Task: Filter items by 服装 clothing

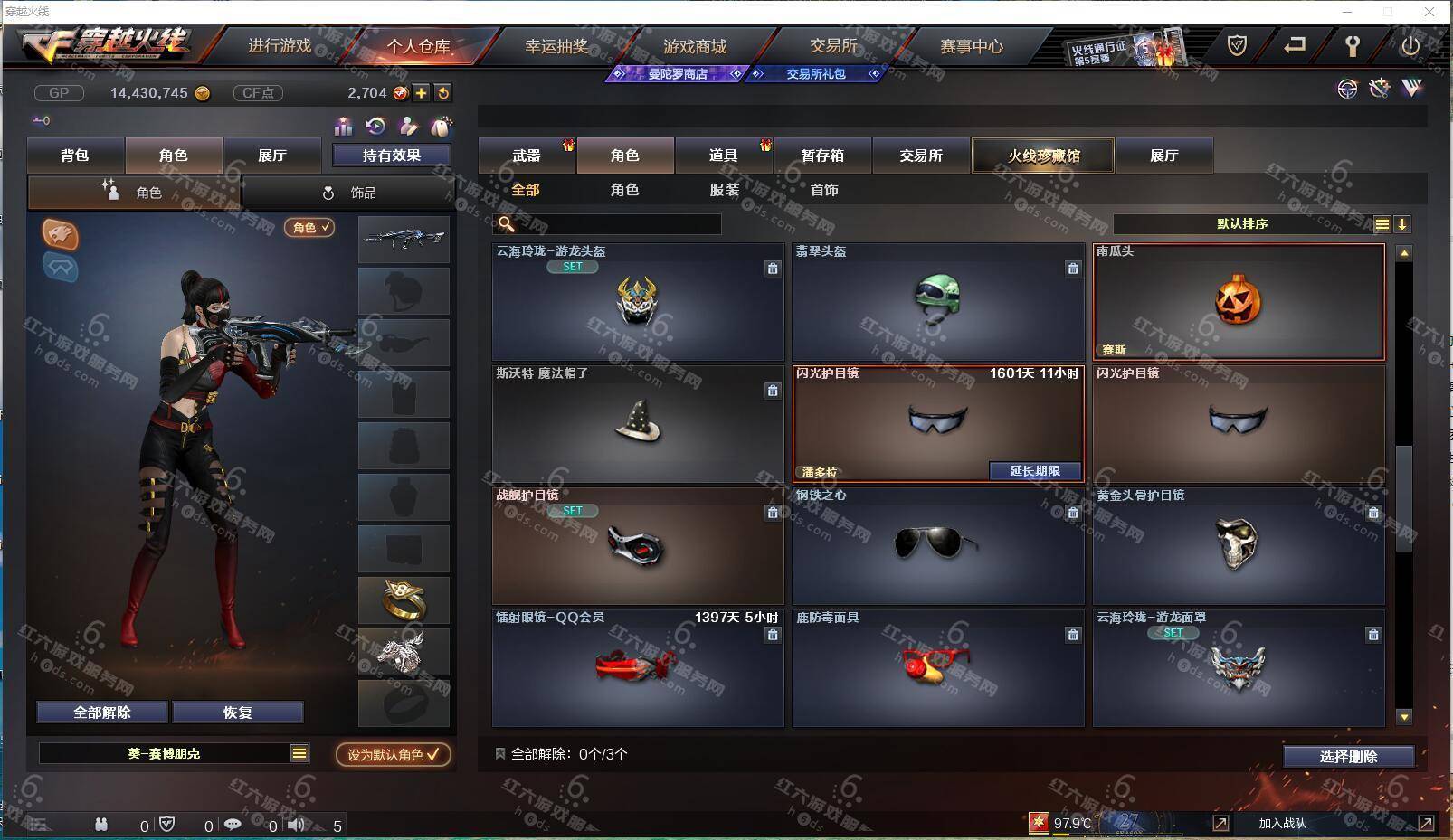Action: [x=724, y=190]
